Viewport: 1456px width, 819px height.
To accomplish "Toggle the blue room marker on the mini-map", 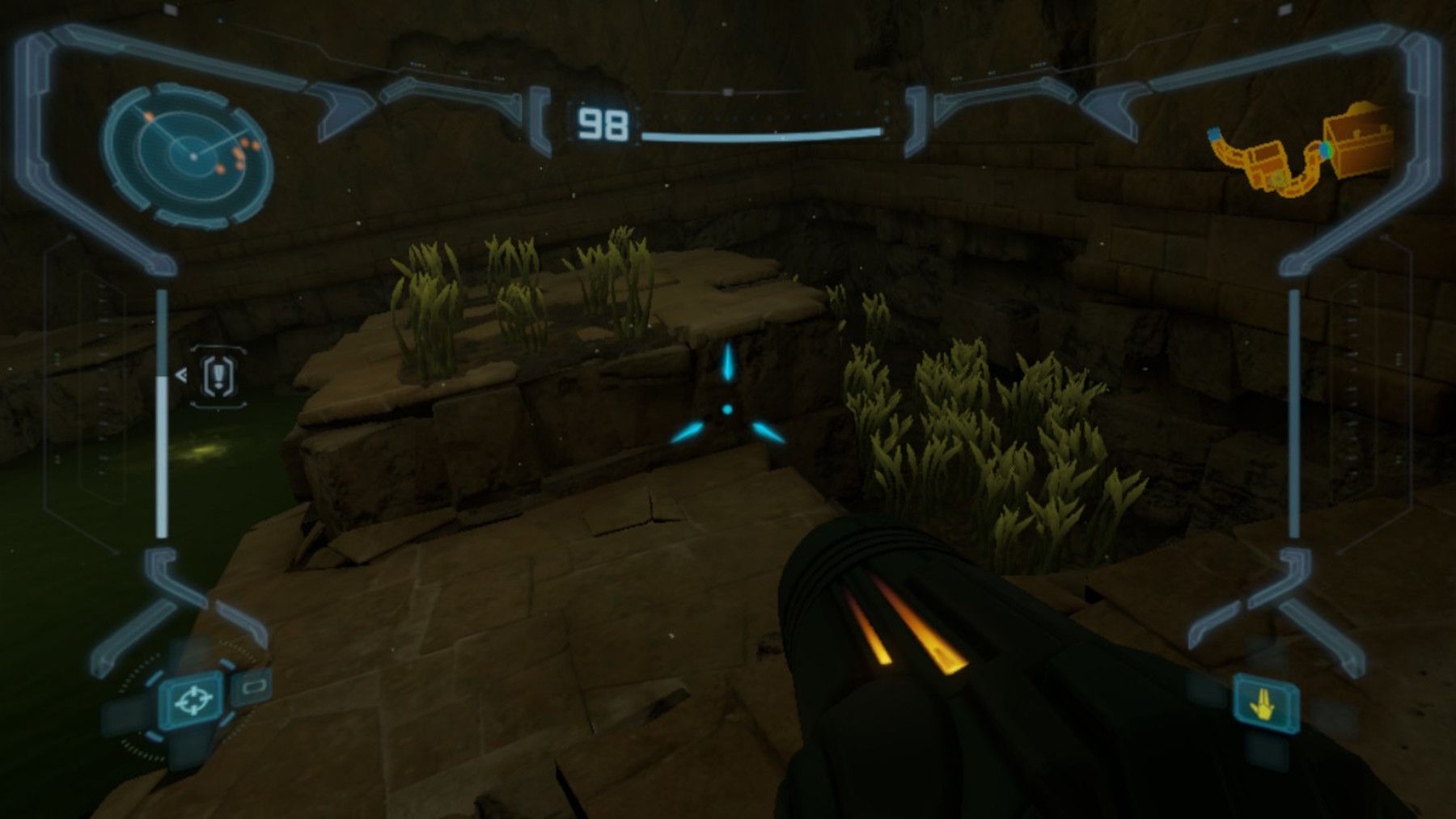I will [1215, 133].
